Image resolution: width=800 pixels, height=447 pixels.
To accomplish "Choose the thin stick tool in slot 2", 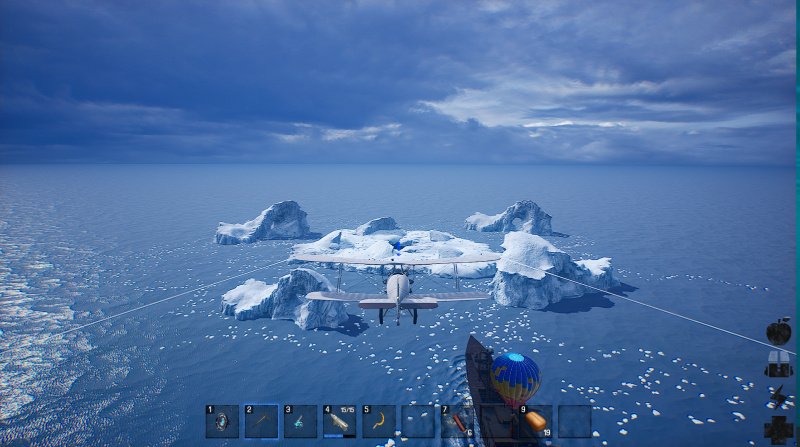I will 261,421.
